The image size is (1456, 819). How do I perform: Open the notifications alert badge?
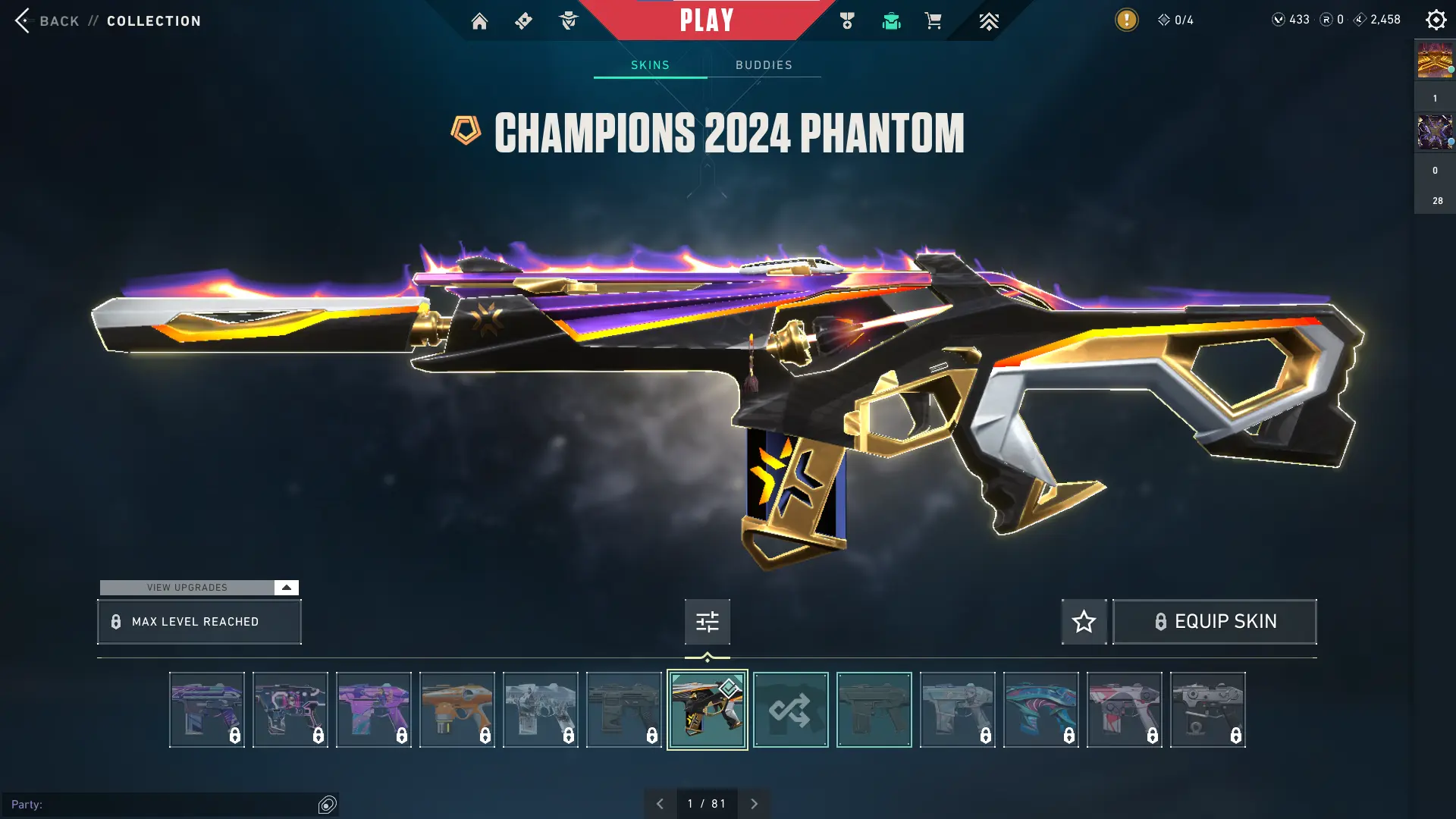(x=1125, y=20)
